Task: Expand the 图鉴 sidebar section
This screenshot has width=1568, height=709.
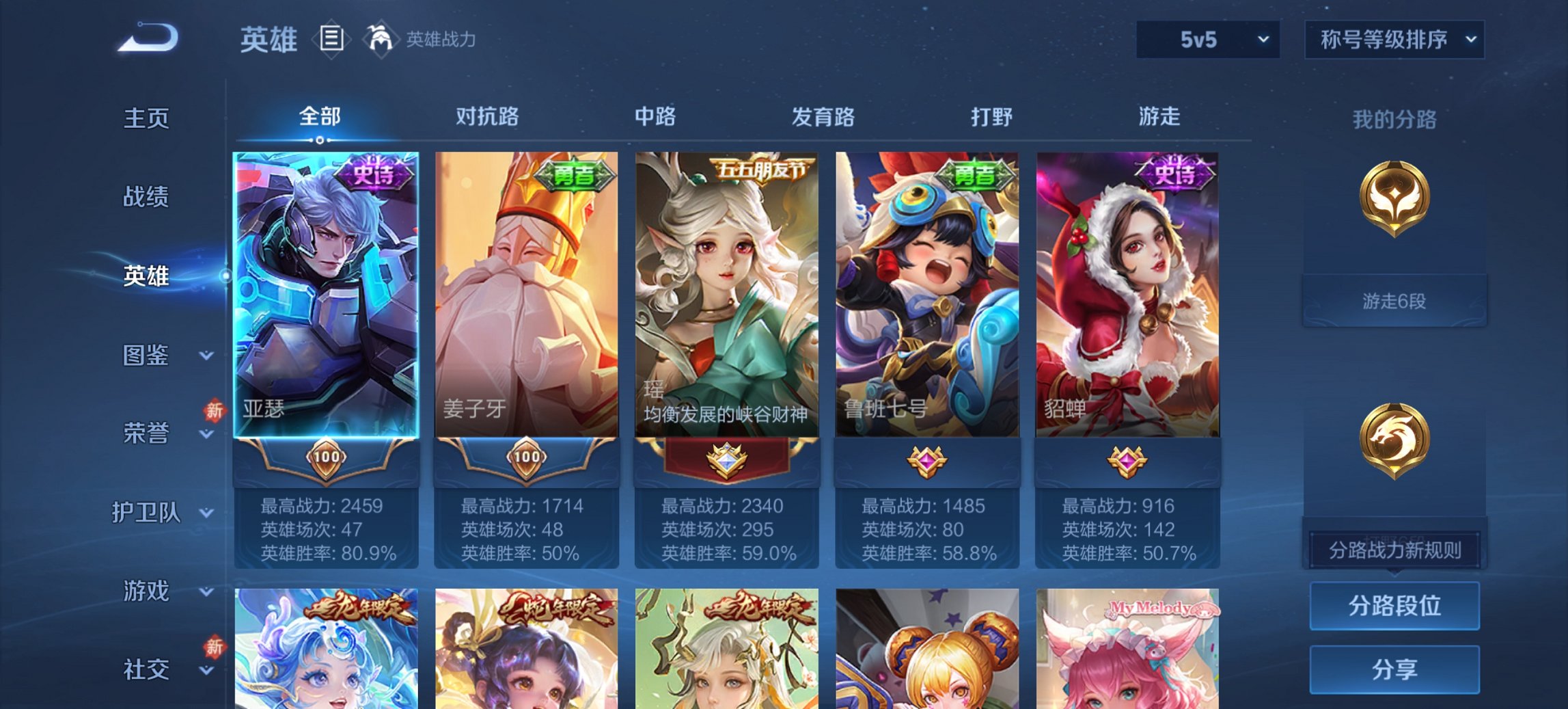Action: click(x=147, y=356)
